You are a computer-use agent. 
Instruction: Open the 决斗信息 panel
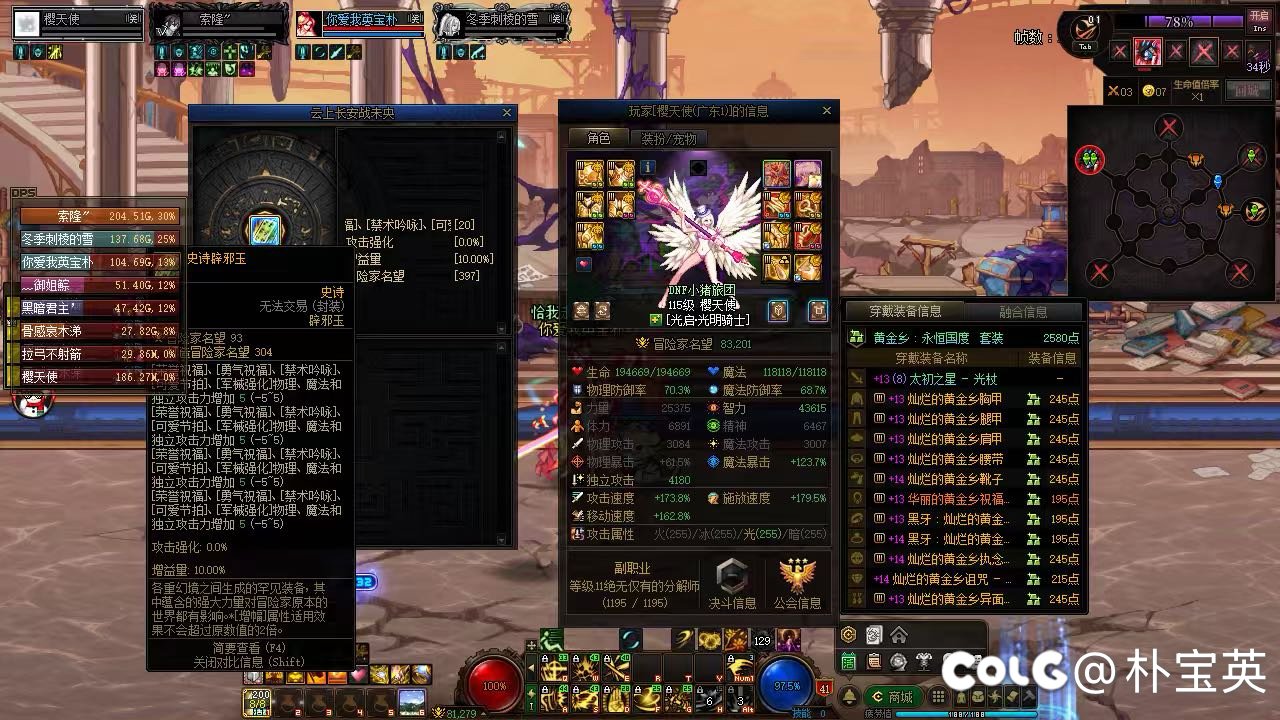pos(732,584)
